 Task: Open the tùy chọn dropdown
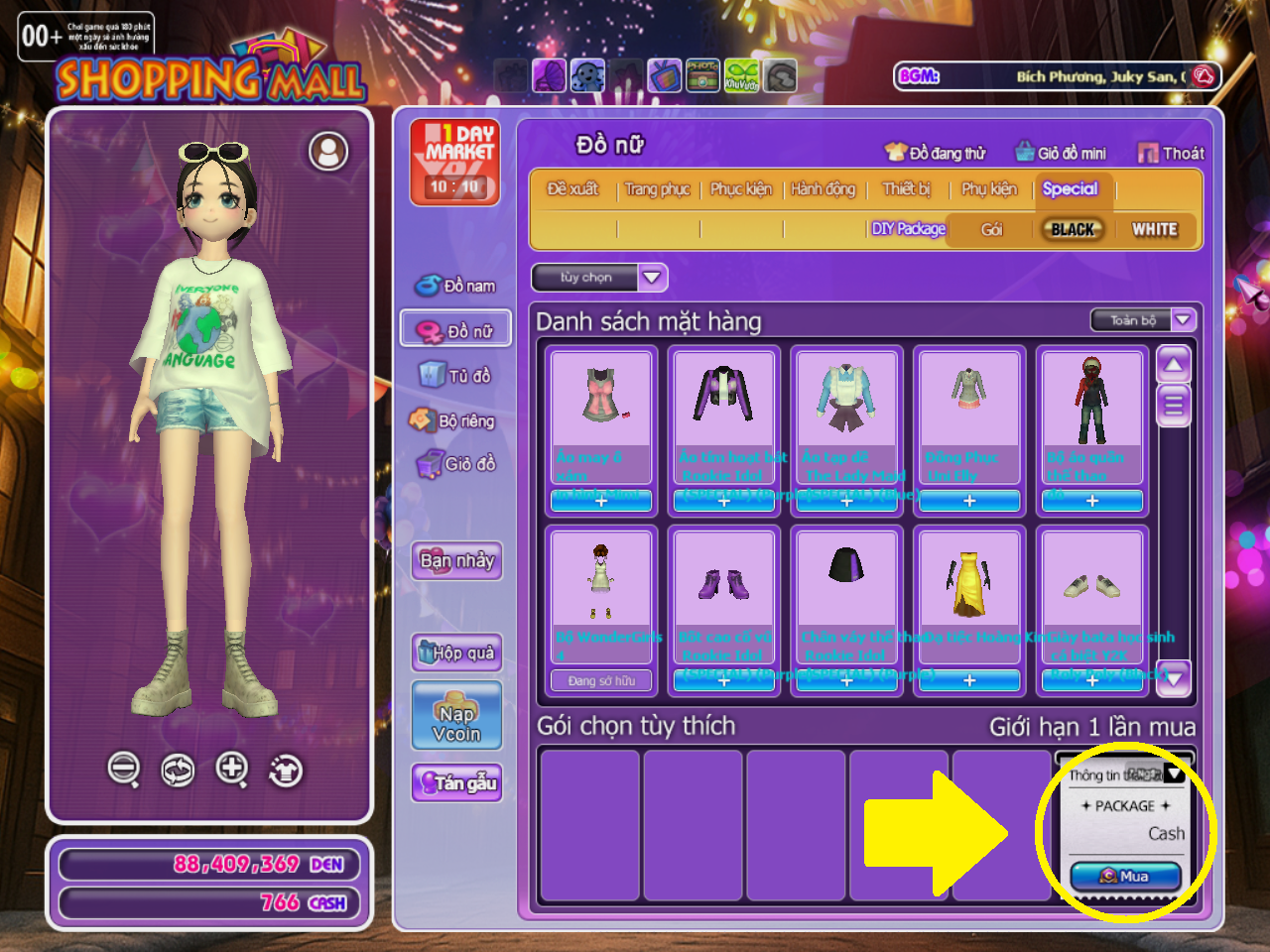(599, 278)
